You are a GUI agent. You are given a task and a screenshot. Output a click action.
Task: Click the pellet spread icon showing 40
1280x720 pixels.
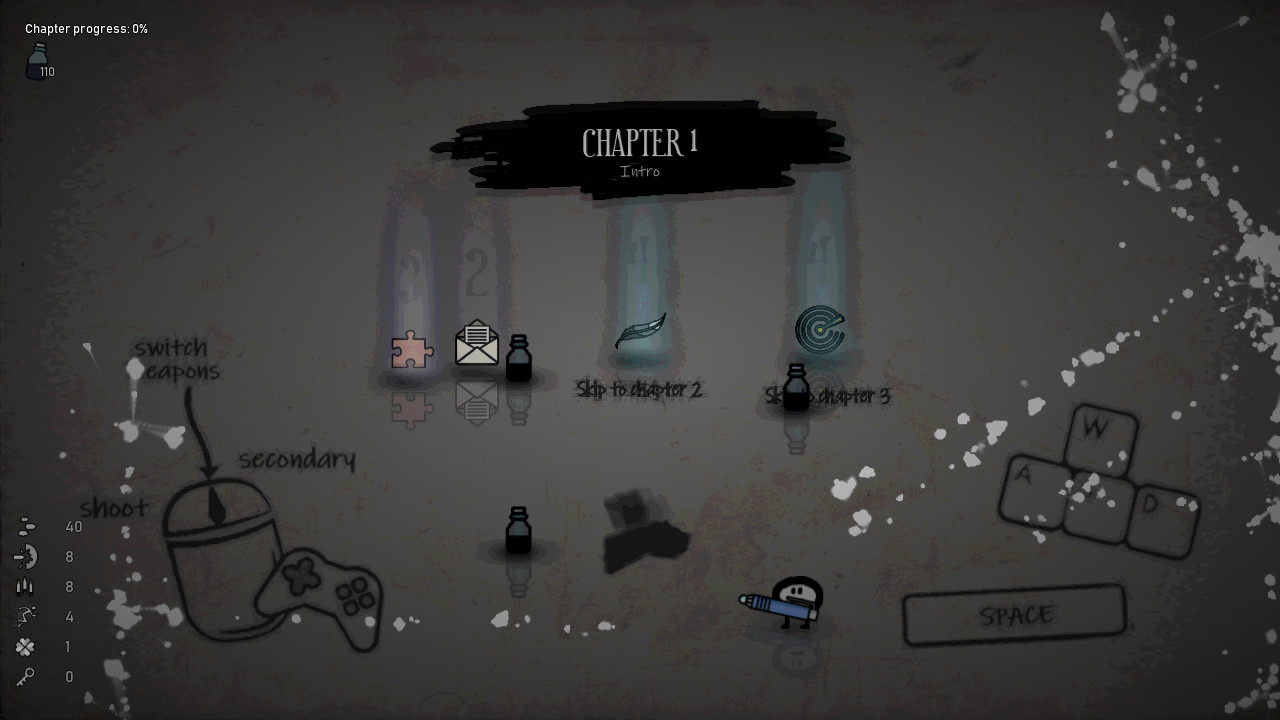[x=26, y=526]
